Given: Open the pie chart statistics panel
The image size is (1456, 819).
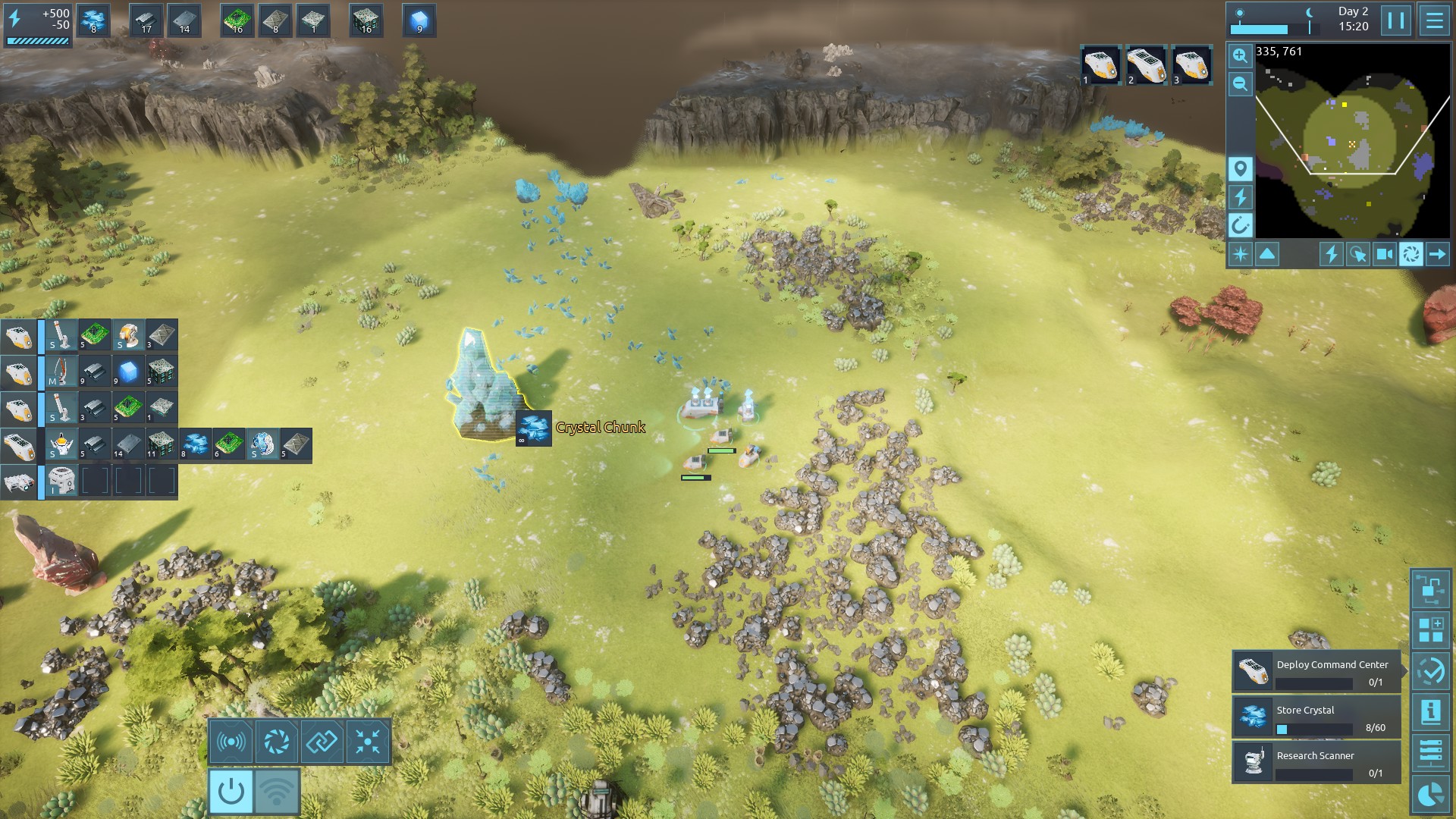Looking at the screenshot, I should [1430, 795].
